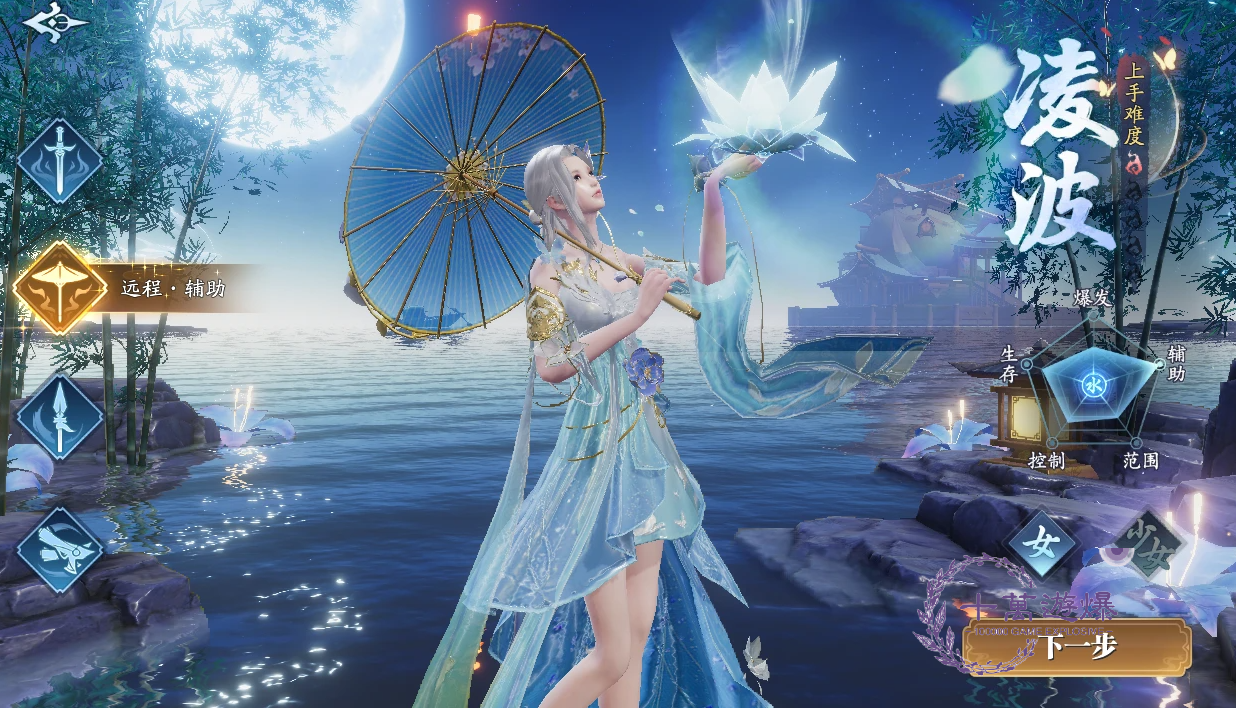Proceed with the 下一步 button
Viewport: 1236px width, 708px height.
1078,647
